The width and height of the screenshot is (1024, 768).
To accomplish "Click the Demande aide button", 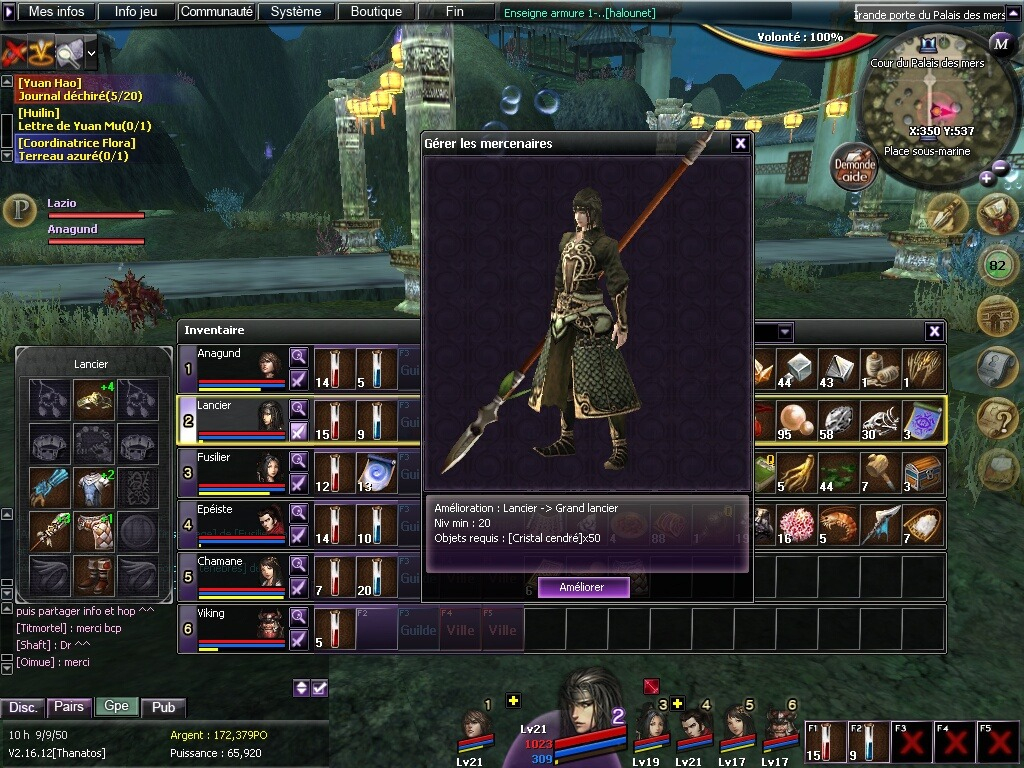I will pos(855,171).
